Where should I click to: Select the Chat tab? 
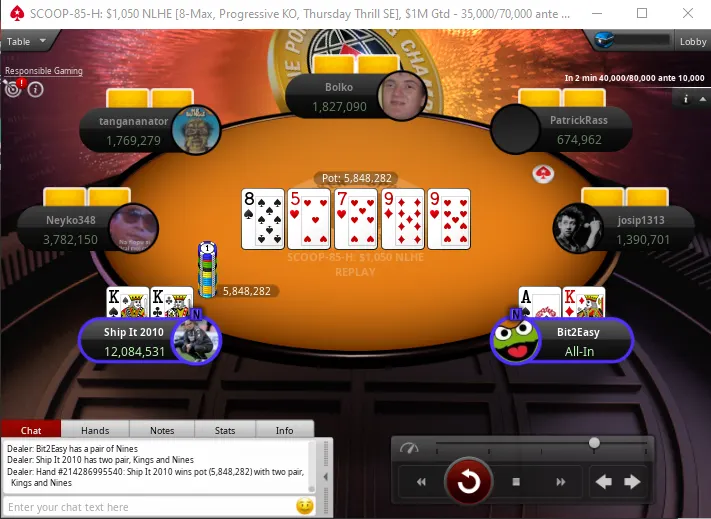point(31,430)
